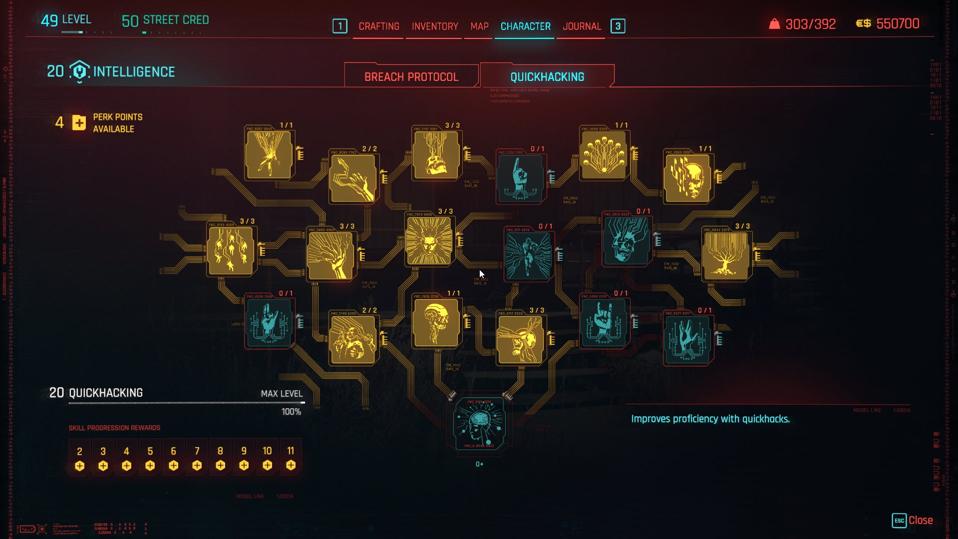Choose the yellow fragmenting face perk
The image size is (958, 539).
click(x=687, y=177)
